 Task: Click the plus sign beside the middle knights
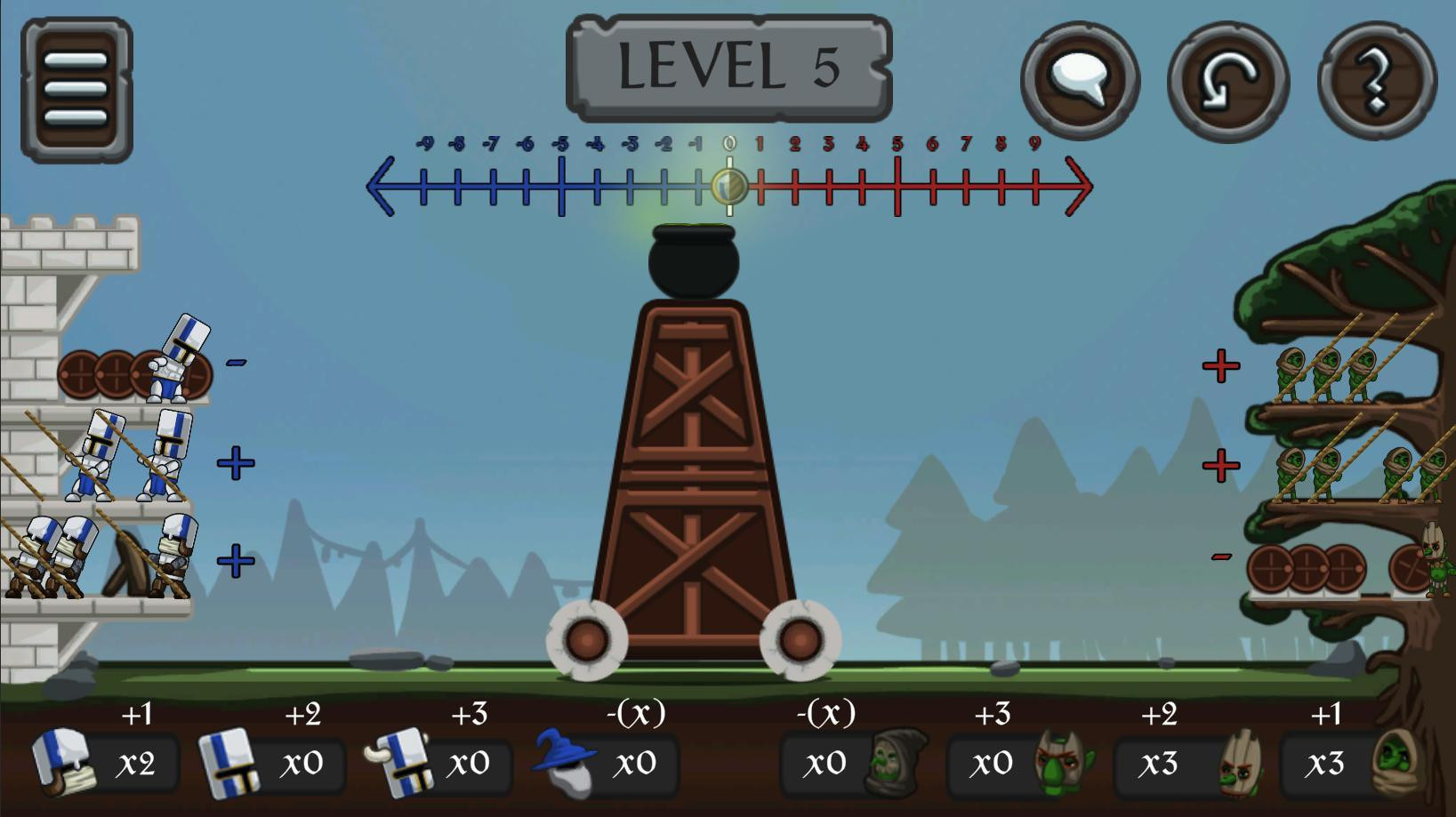click(x=234, y=461)
